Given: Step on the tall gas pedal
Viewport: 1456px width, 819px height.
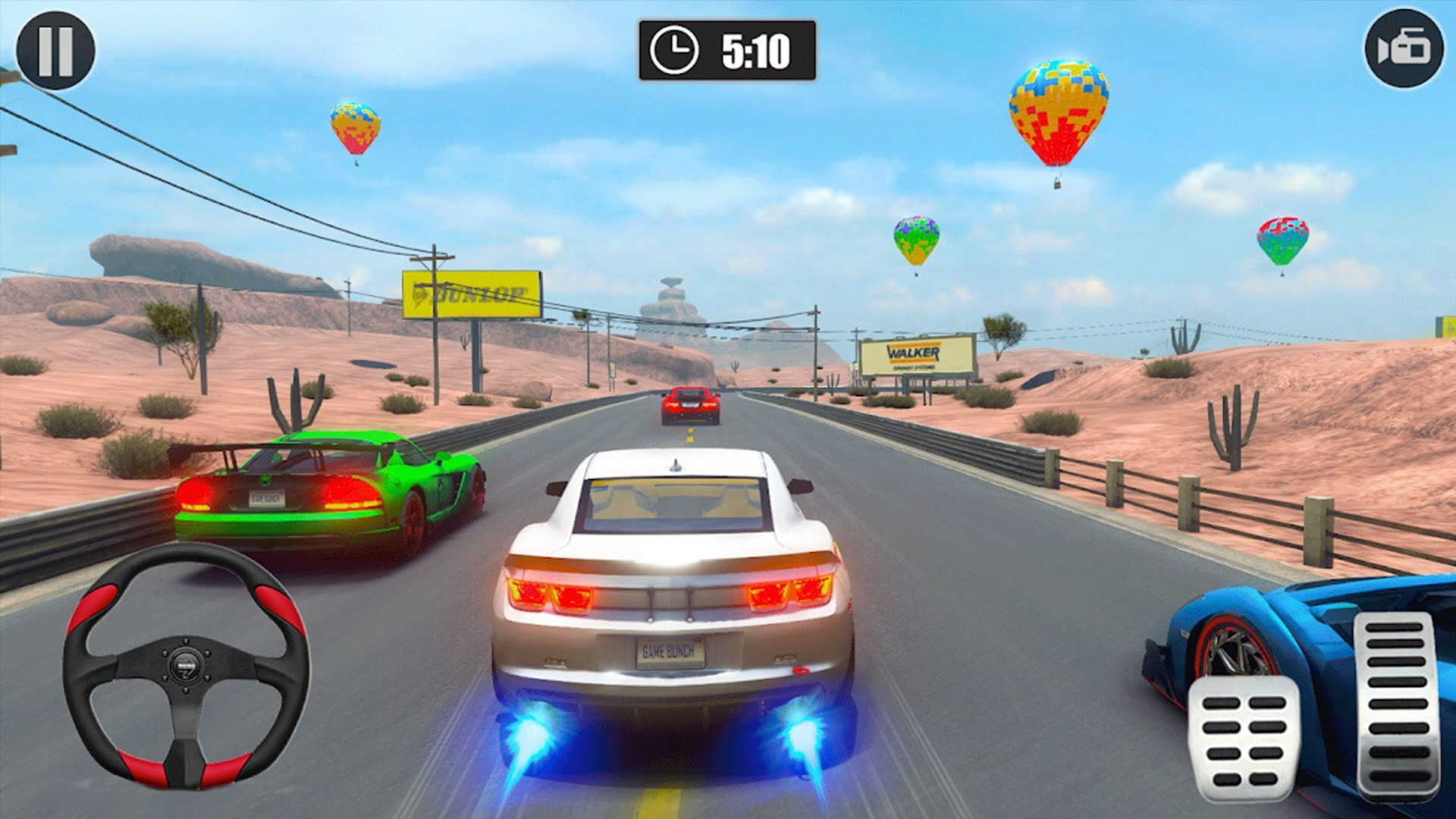Looking at the screenshot, I should point(1397,705).
